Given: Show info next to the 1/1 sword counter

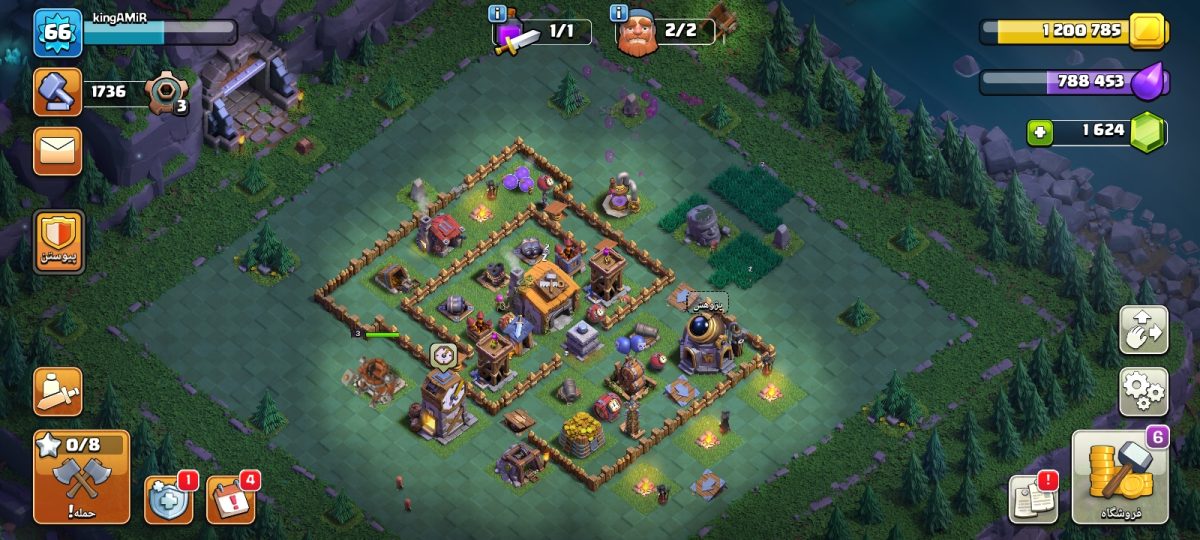Looking at the screenshot, I should 497,13.
